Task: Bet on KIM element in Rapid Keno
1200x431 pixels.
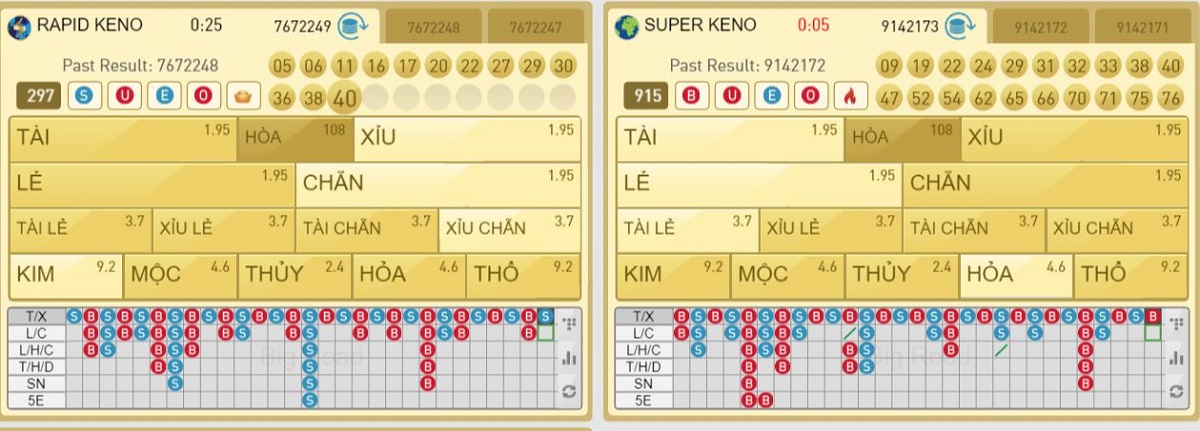Action: [64, 275]
